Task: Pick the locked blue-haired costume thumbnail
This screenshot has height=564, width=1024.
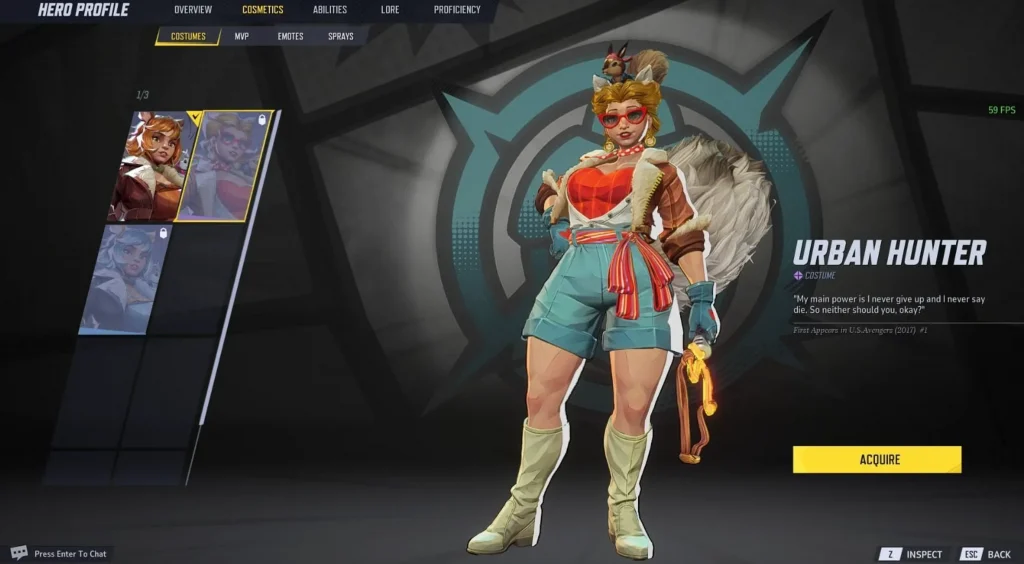Action: tap(125, 278)
